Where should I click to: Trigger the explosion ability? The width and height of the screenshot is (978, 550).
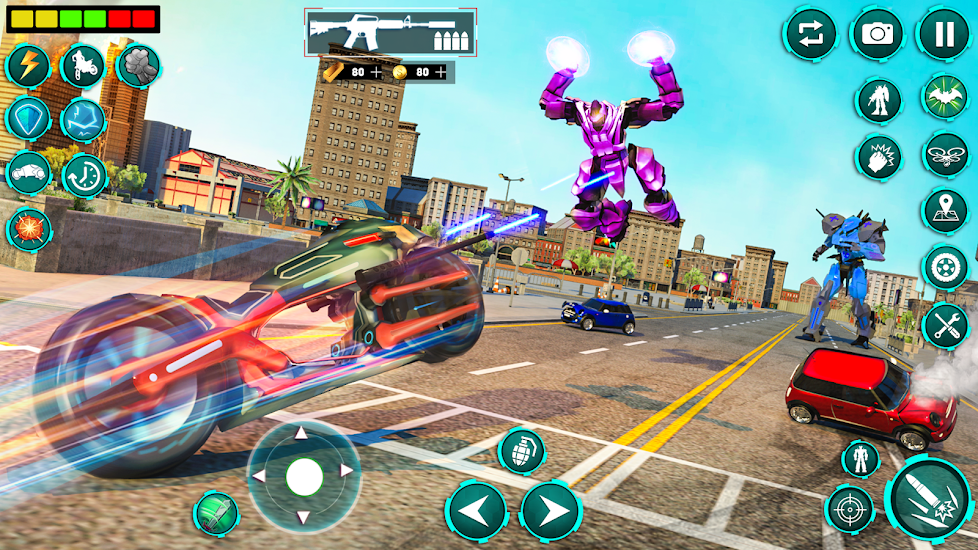click(28, 228)
